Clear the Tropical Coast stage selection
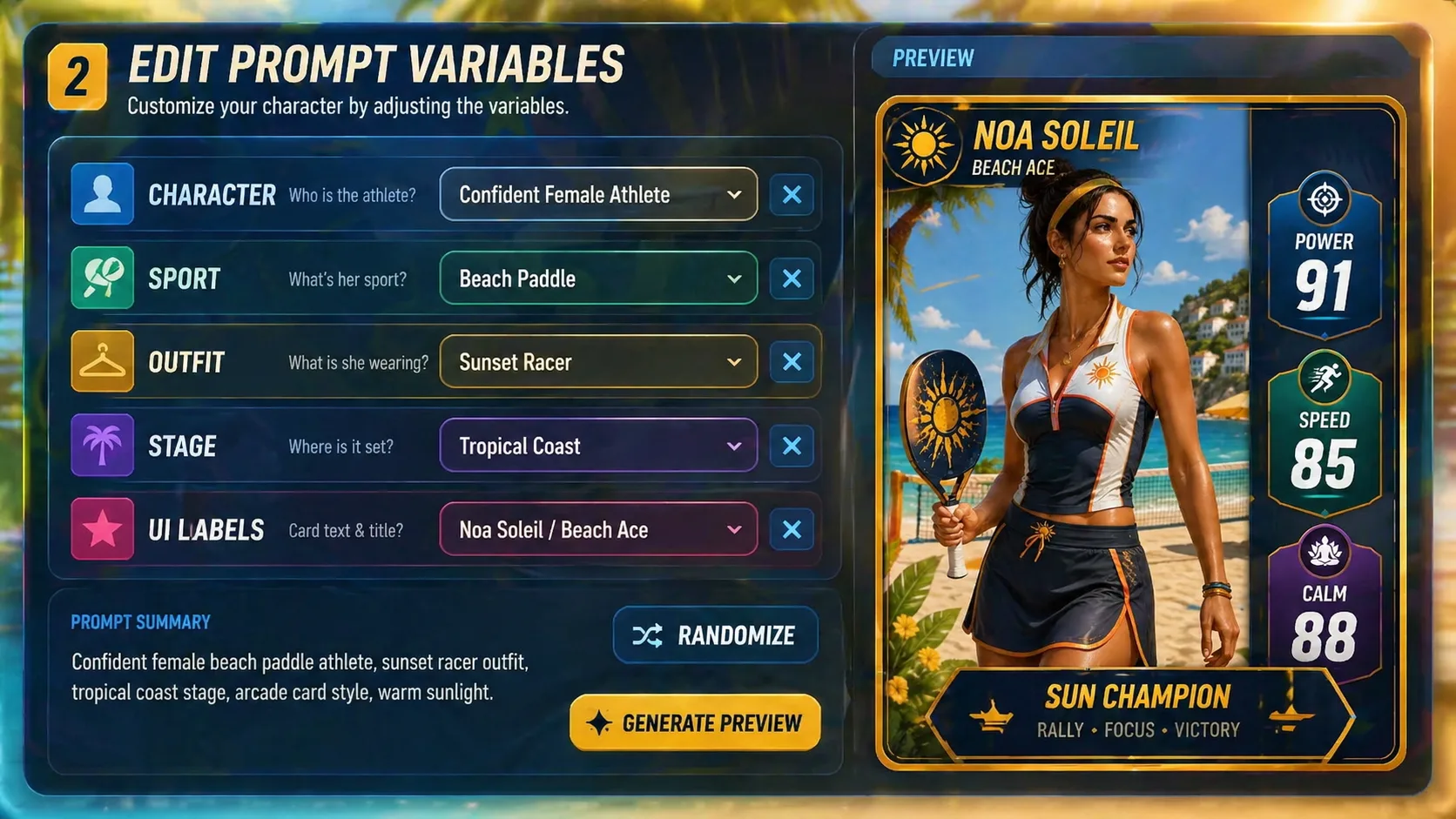Screen dimensions: 1456x819 click(x=792, y=446)
